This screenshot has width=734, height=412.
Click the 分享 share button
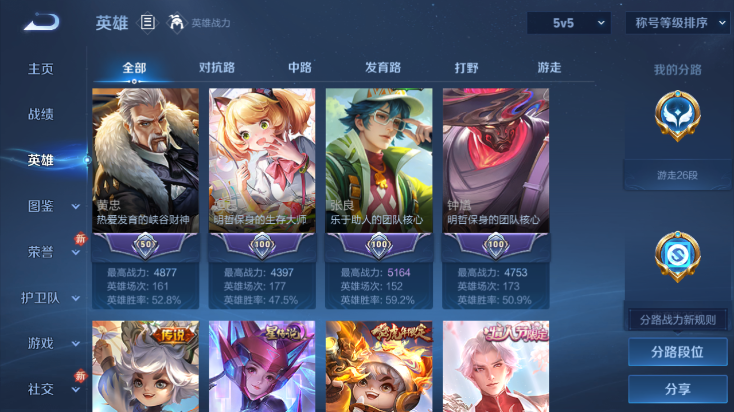(x=677, y=389)
